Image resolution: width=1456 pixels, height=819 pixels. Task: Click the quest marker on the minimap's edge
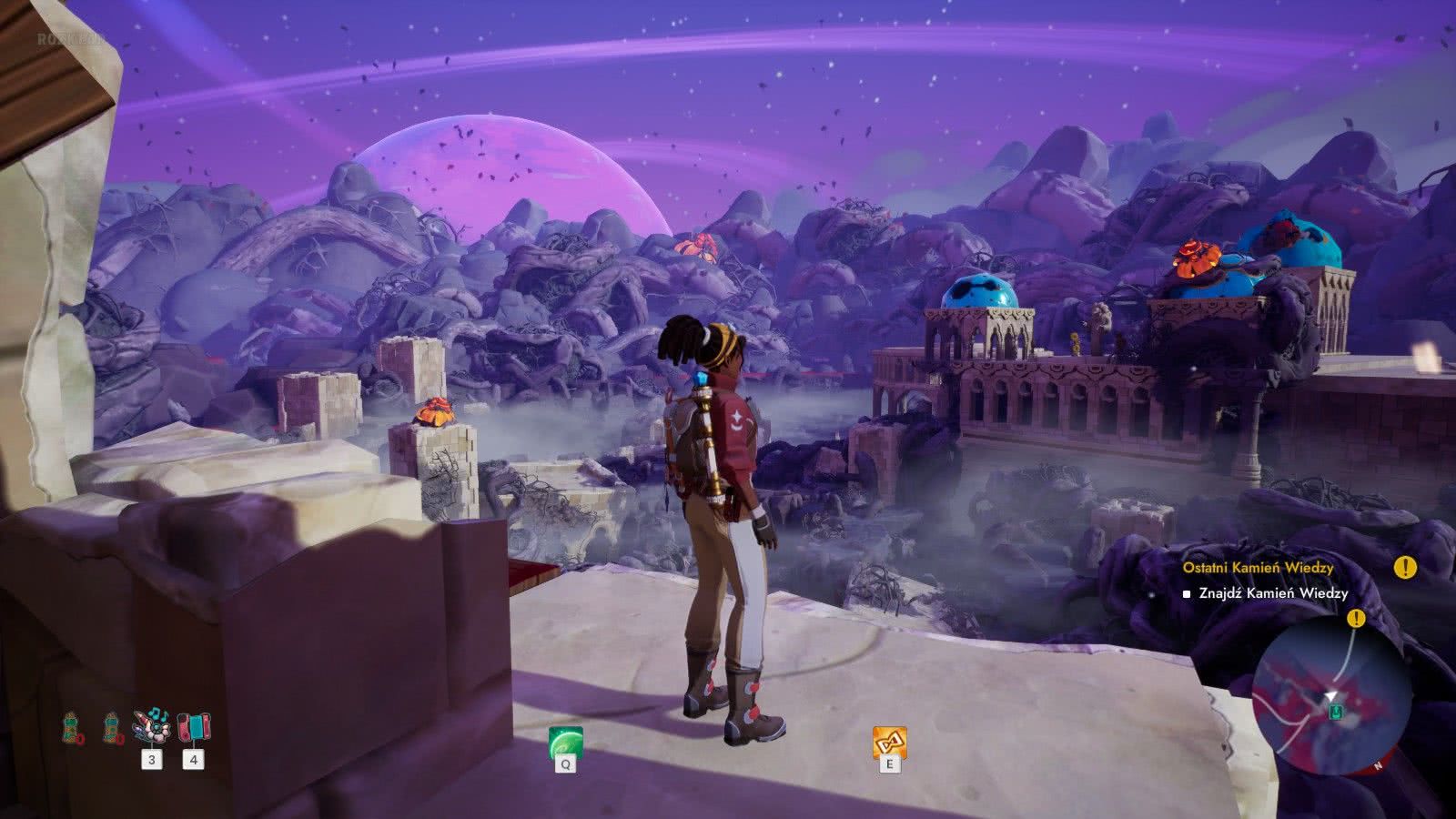(x=1357, y=619)
